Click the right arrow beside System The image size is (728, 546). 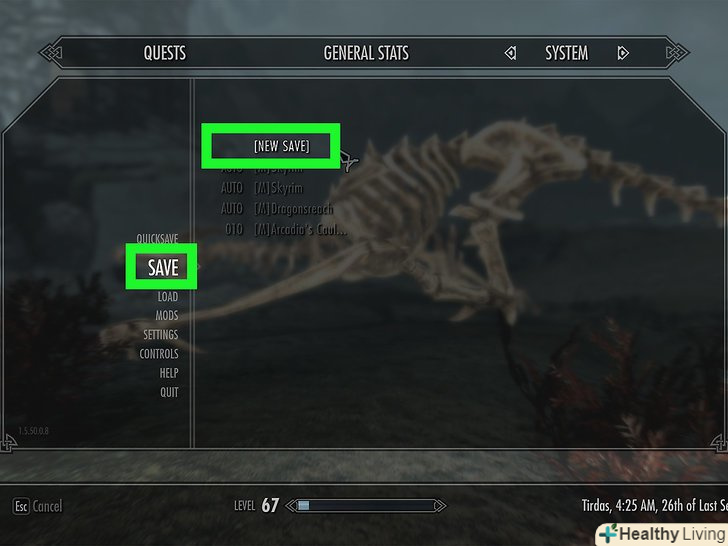pos(623,53)
